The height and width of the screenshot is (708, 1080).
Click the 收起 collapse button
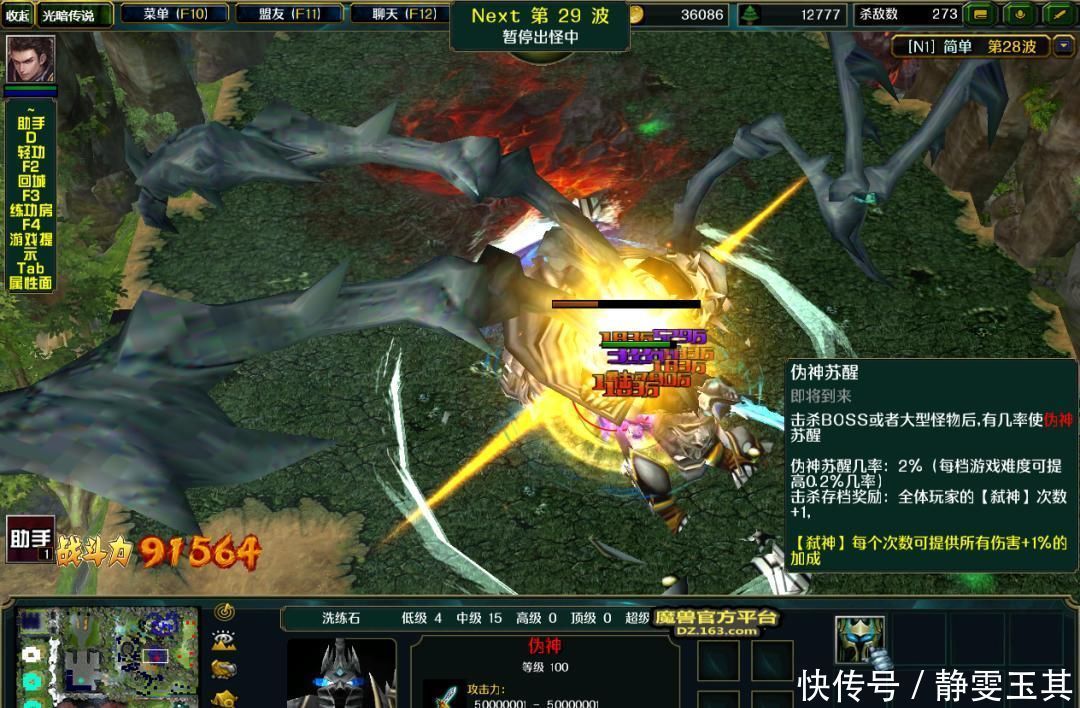tap(17, 15)
